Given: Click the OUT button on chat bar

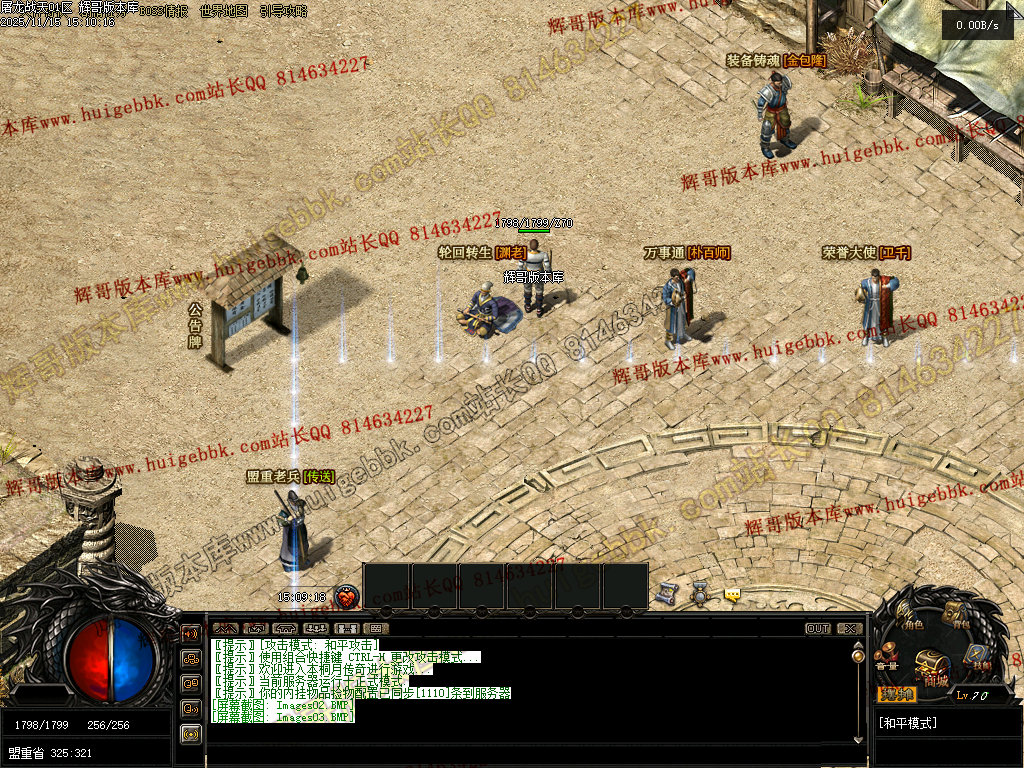Looking at the screenshot, I should pyautogui.click(x=818, y=628).
